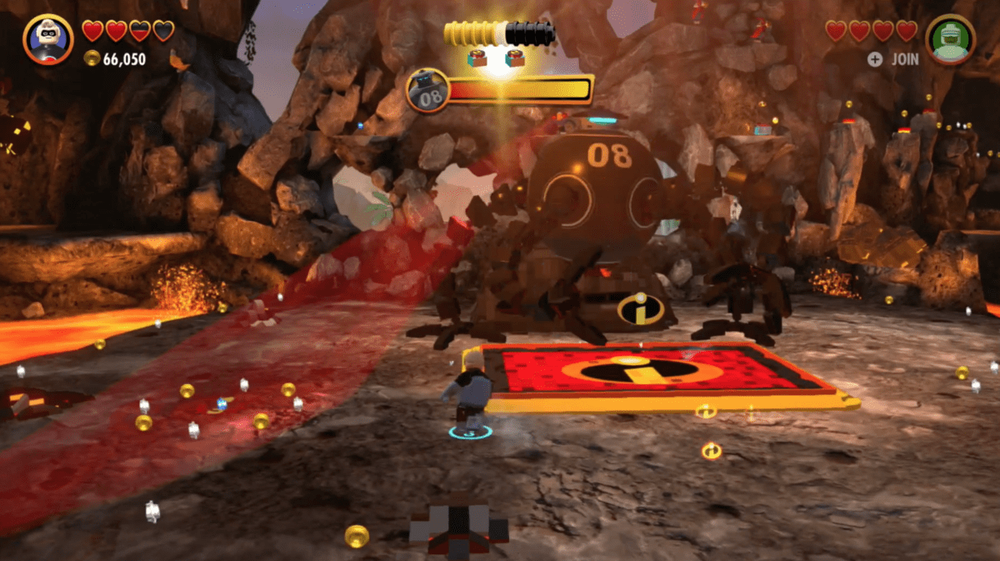
Task: Click the green player two portrait
Action: (x=949, y=40)
